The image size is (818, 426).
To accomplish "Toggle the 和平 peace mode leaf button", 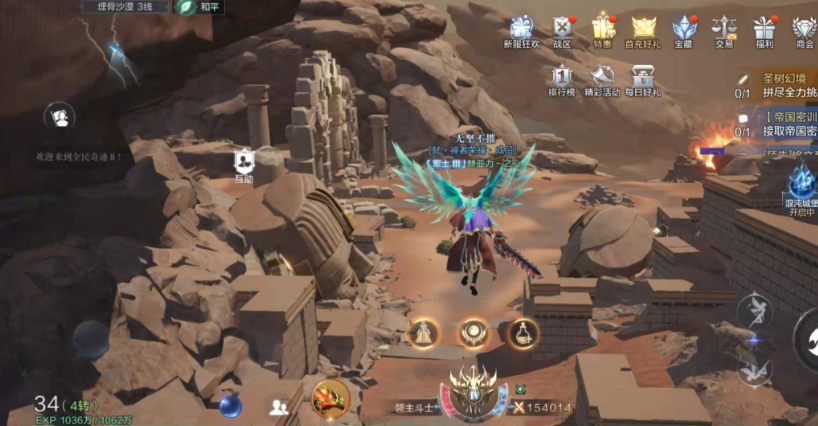I will [187, 7].
